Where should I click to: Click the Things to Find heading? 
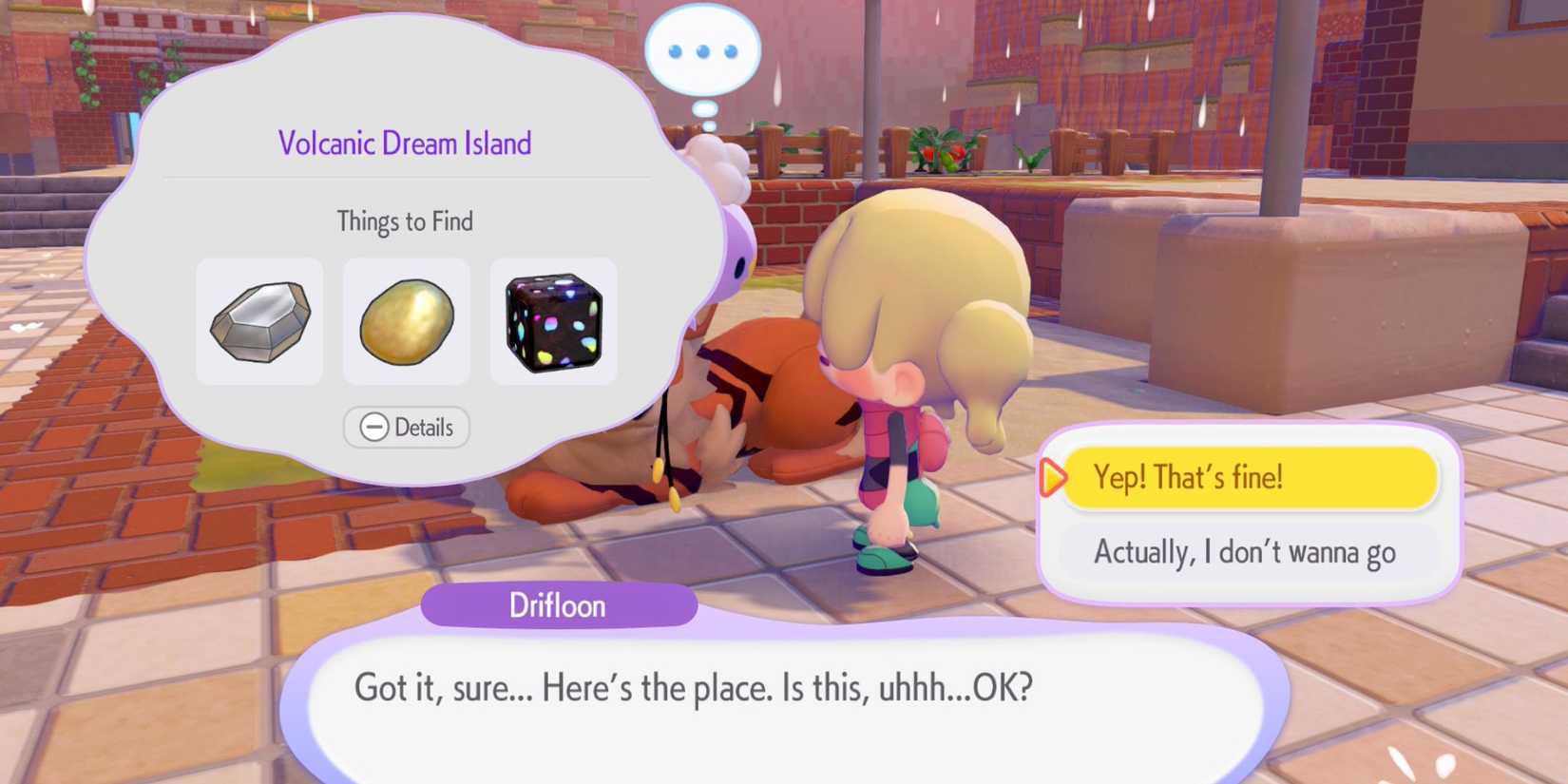coord(407,220)
